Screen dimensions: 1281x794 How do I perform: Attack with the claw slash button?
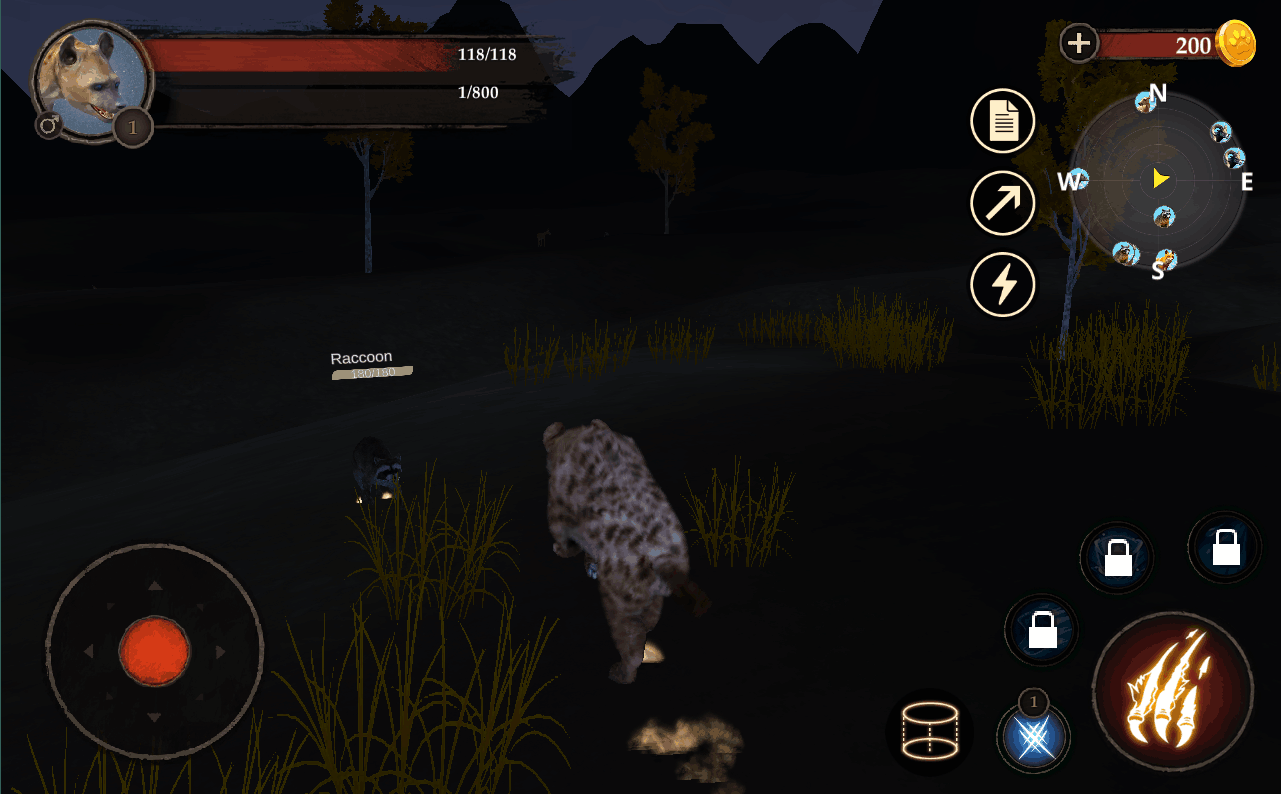pyautogui.click(x=1172, y=692)
